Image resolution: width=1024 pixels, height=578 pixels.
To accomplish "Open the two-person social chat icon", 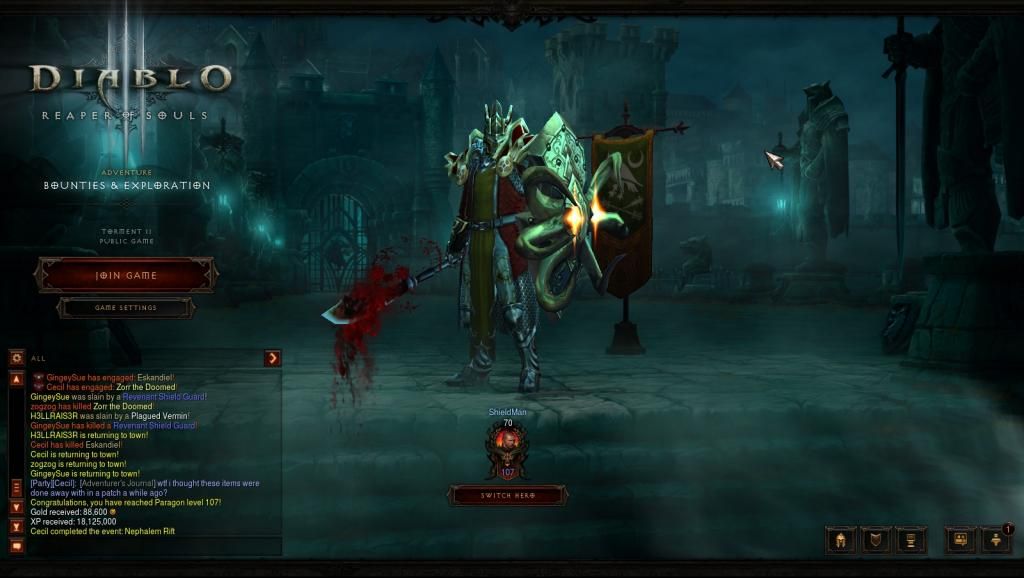I will click(960, 540).
